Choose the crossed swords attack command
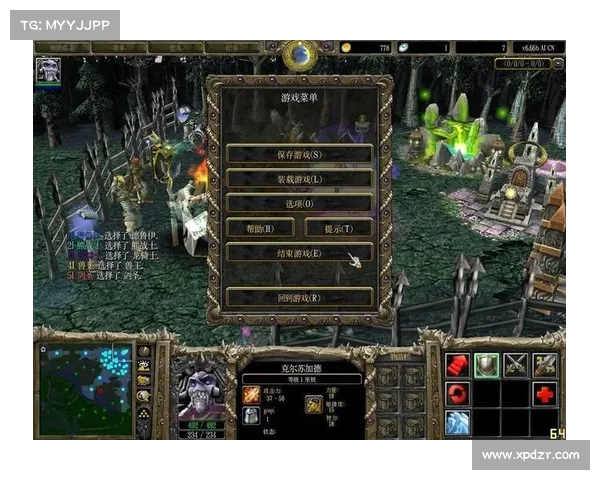 point(516,365)
